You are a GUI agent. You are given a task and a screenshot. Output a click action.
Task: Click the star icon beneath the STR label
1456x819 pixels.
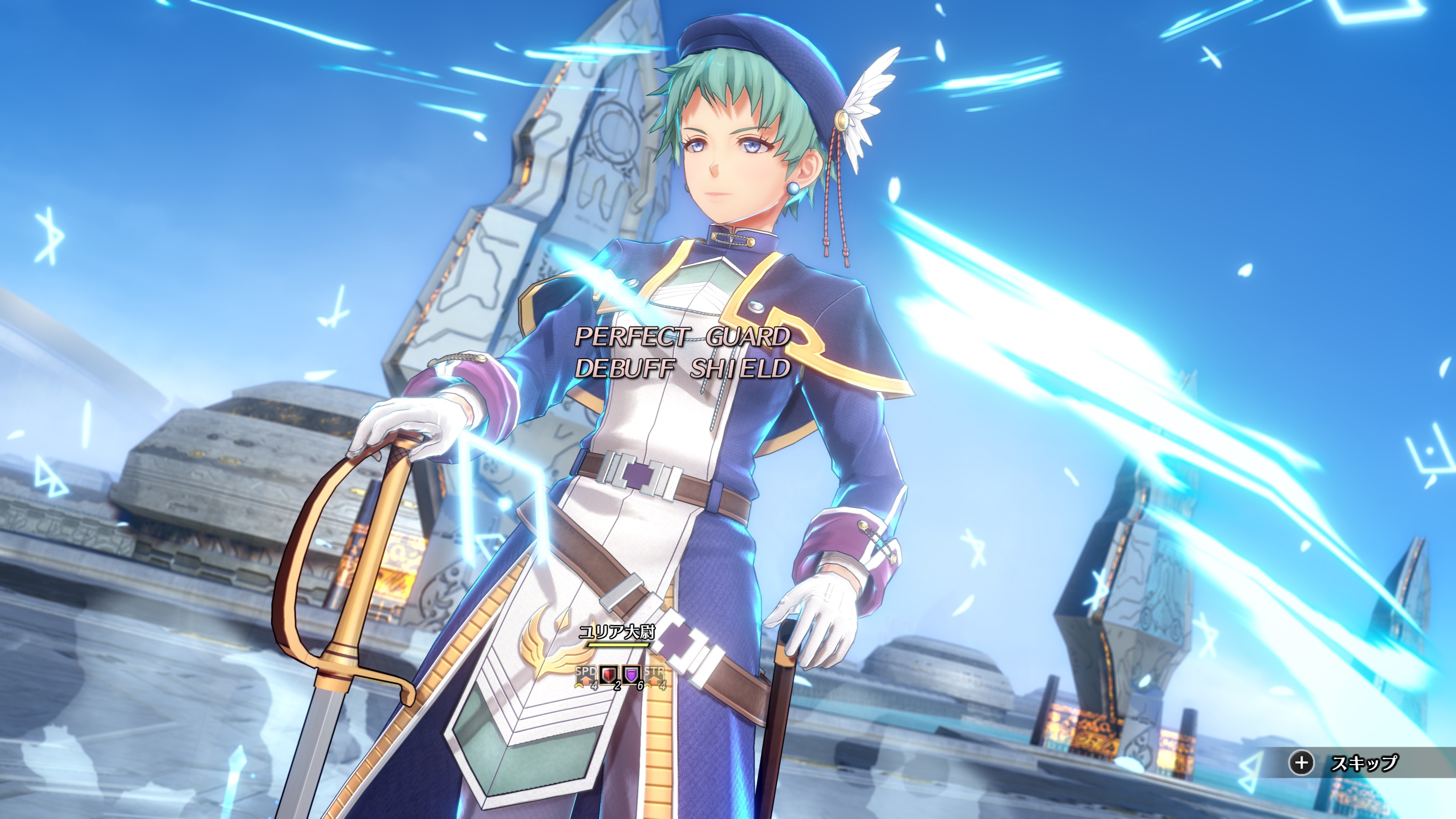coord(648,684)
